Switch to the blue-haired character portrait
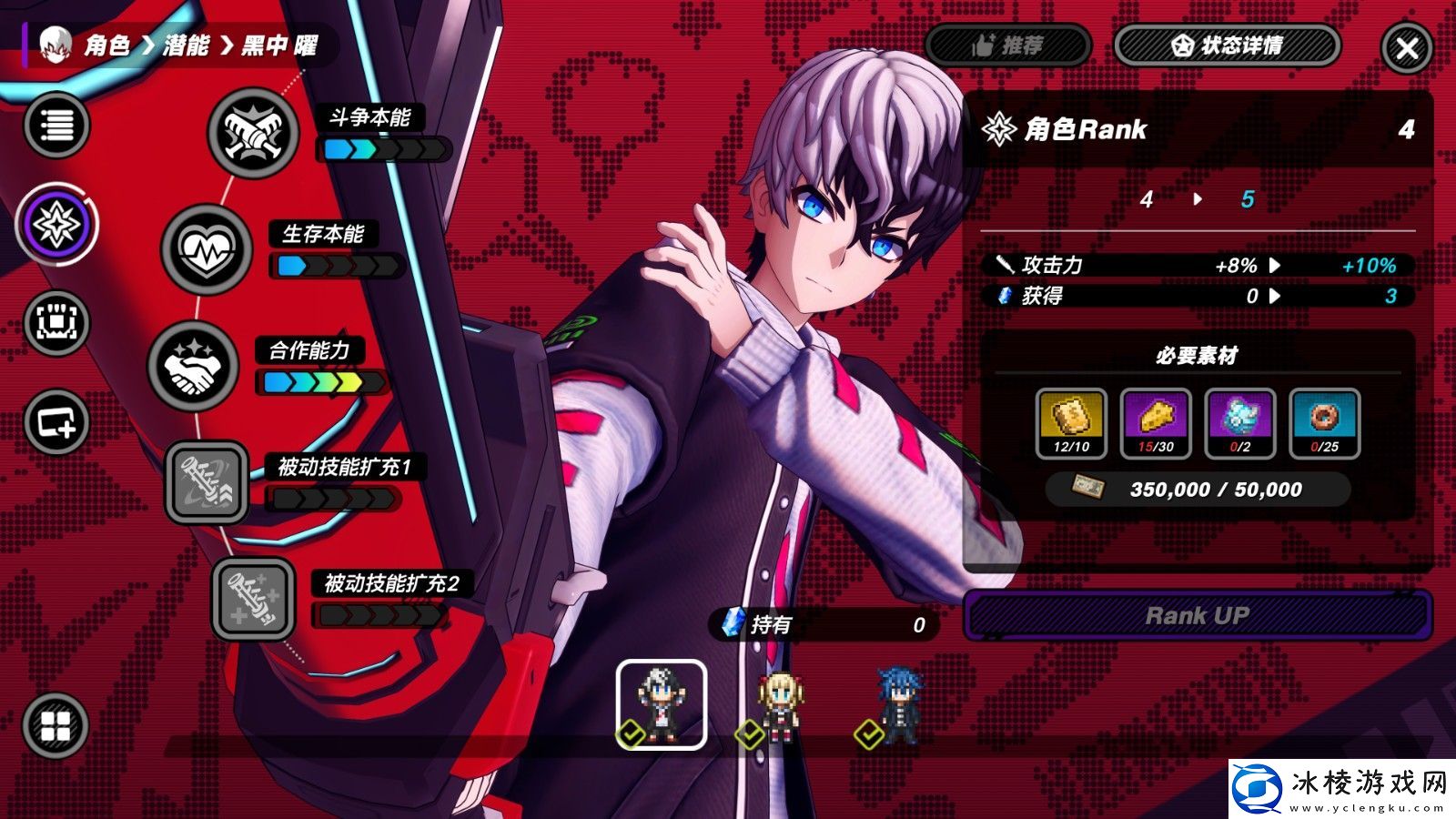This screenshot has width=1456, height=819. pyautogui.click(x=899, y=706)
